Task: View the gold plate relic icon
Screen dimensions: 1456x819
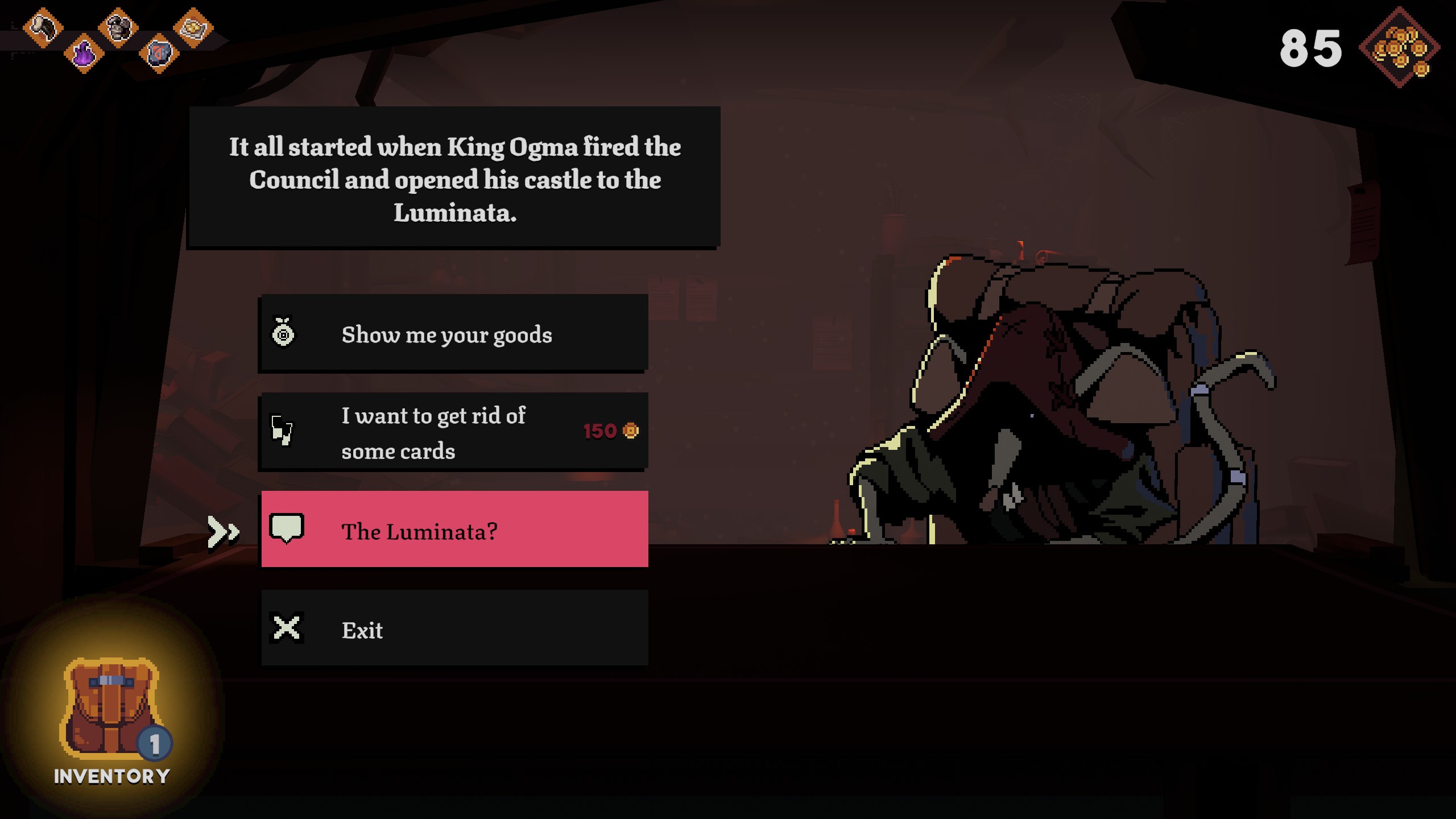Action: point(193,27)
